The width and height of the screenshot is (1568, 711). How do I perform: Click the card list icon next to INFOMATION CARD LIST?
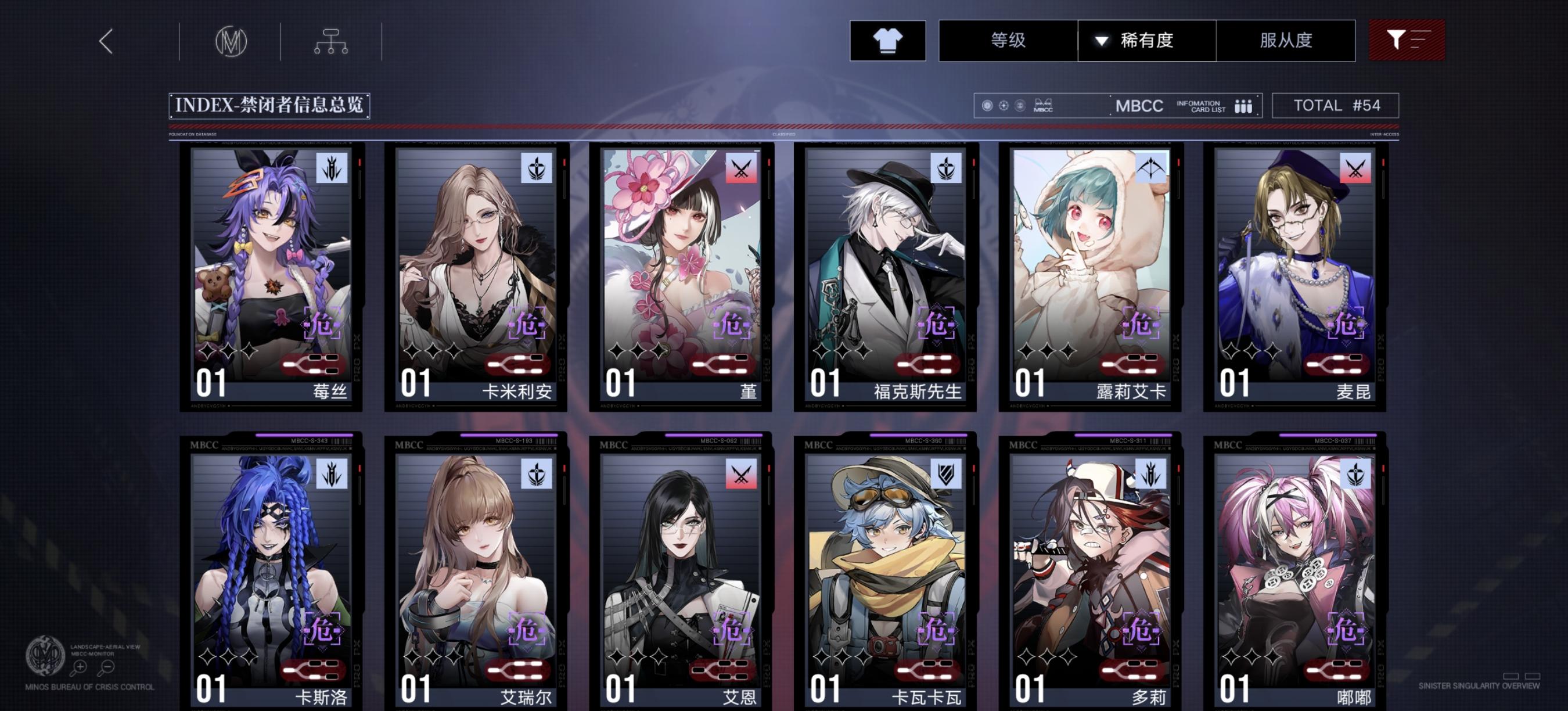1242,105
